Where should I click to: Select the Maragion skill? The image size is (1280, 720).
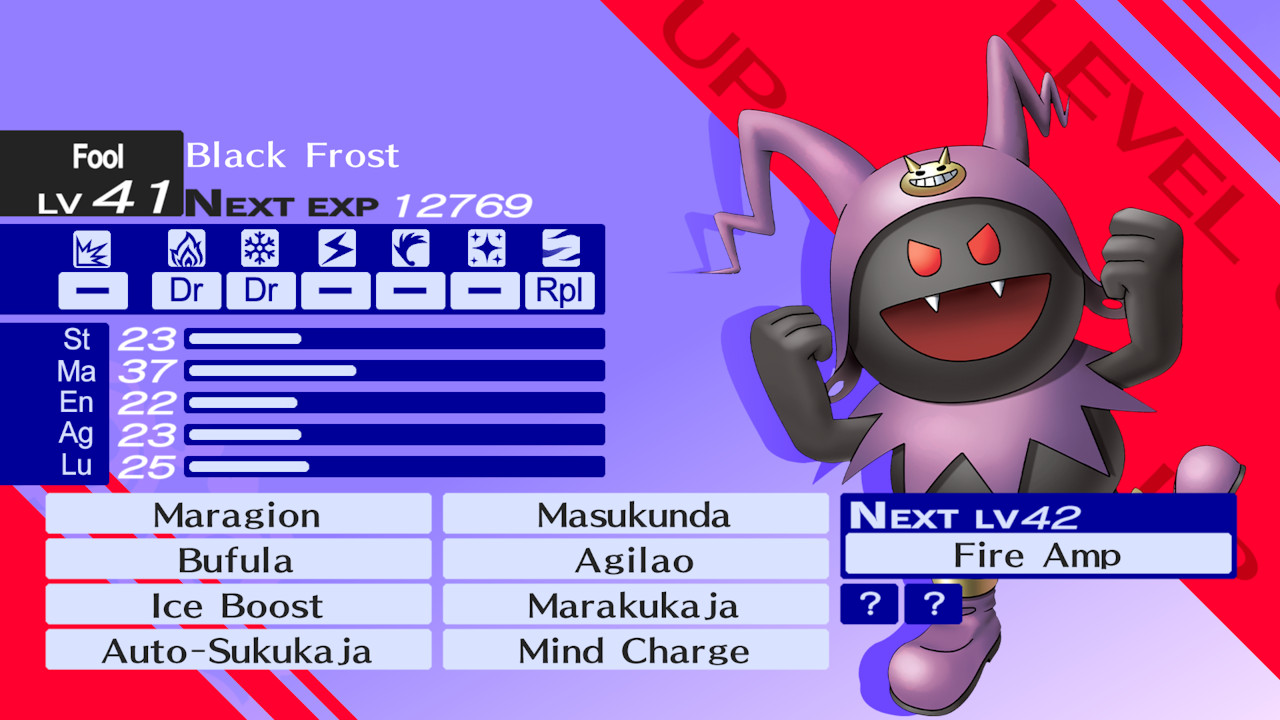[237, 514]
